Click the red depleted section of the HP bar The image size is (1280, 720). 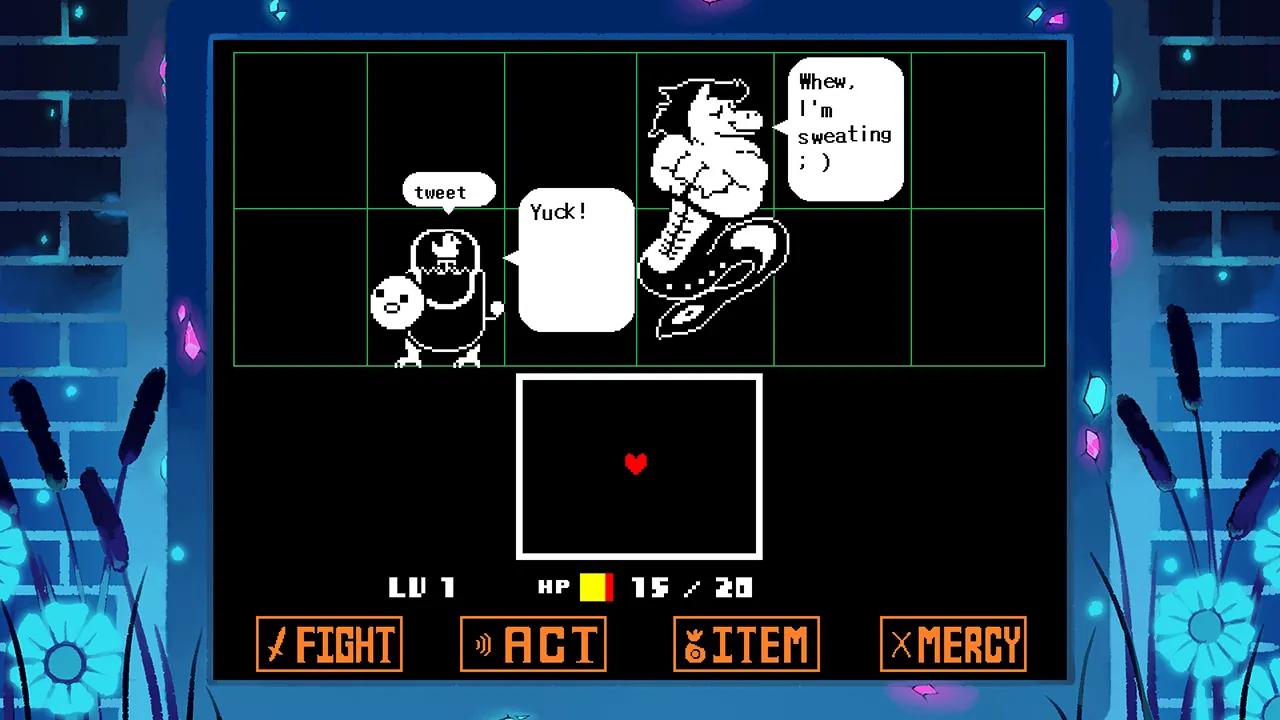(608, 588)
